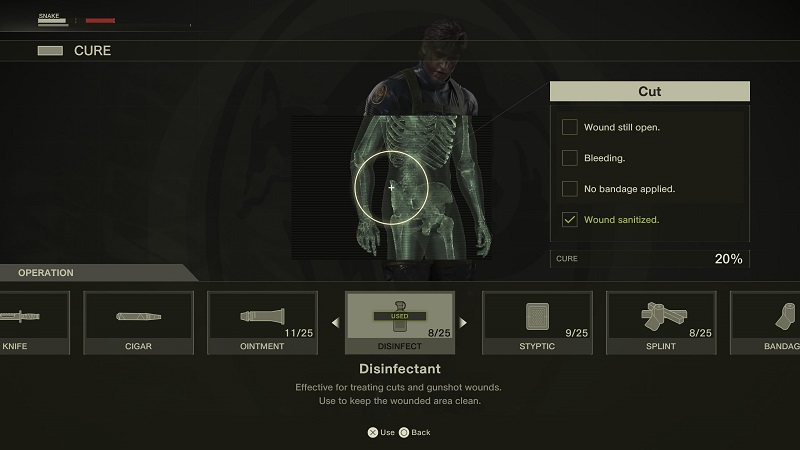The width and height of the screenshot is (800, 450).
Task: Select the Splint medical item
Action: click(x=661, y=322)
